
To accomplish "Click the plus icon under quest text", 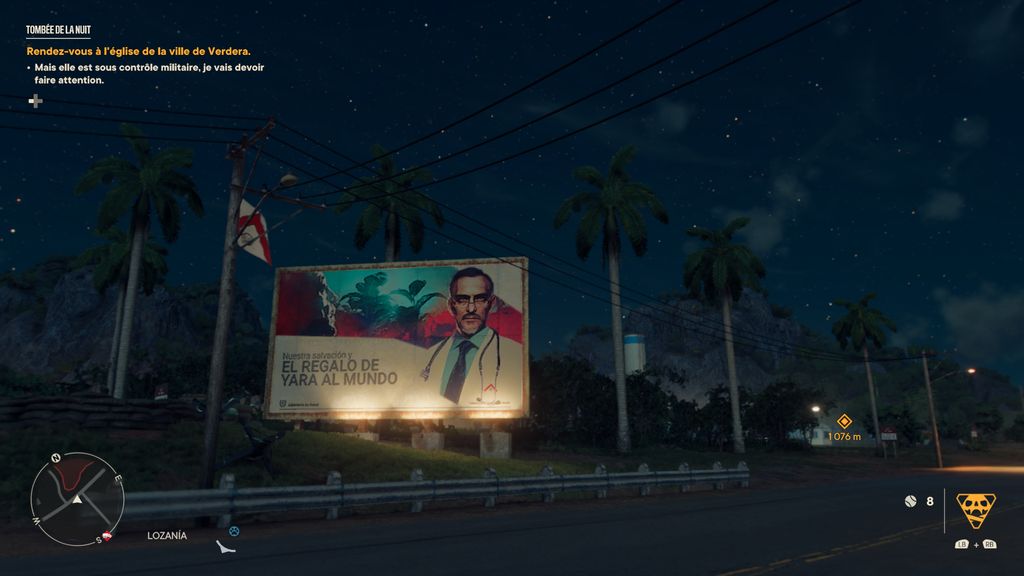I will pos(35,100).
